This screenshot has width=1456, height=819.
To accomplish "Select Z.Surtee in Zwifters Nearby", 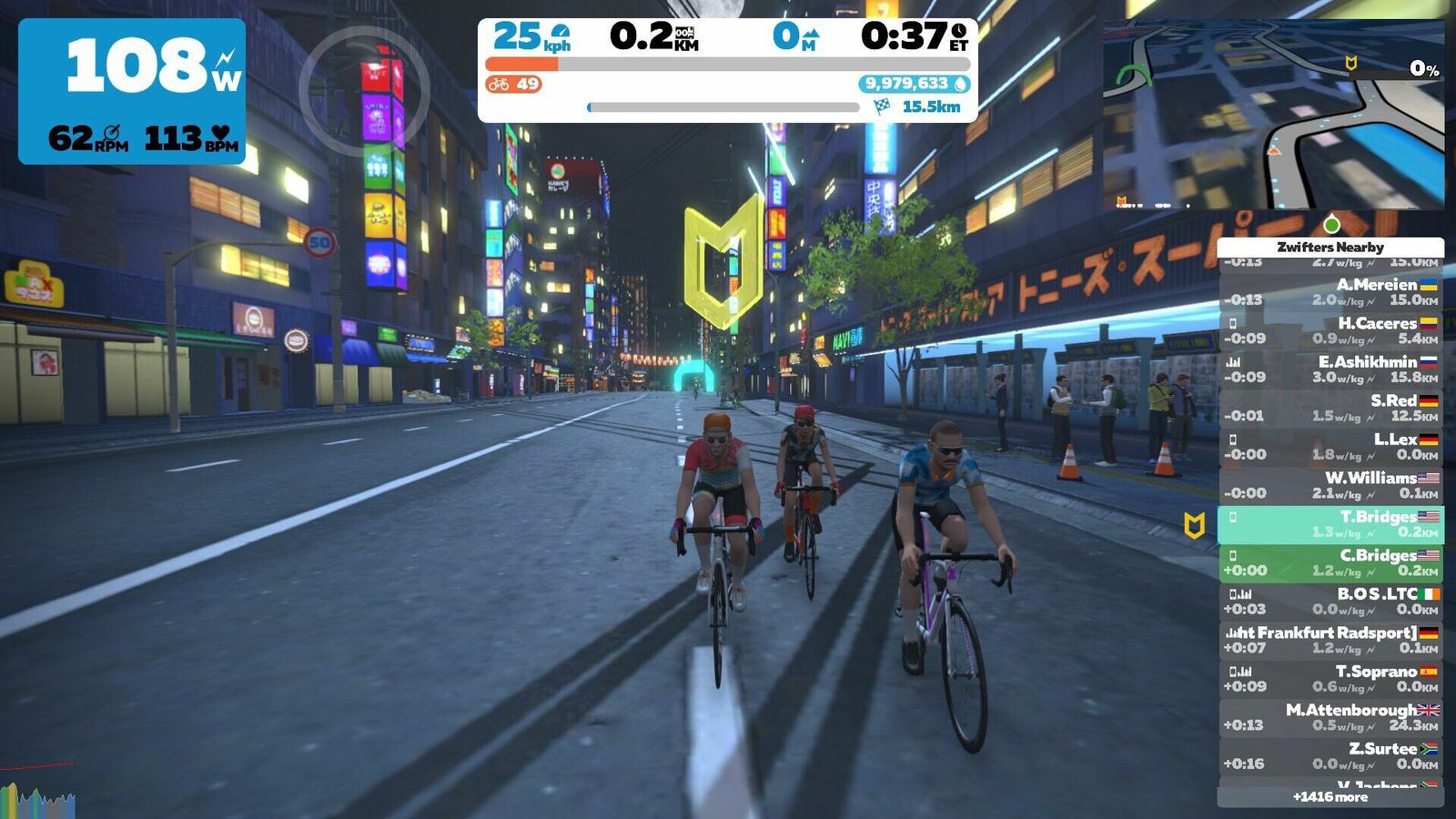I will point(1330,756).
